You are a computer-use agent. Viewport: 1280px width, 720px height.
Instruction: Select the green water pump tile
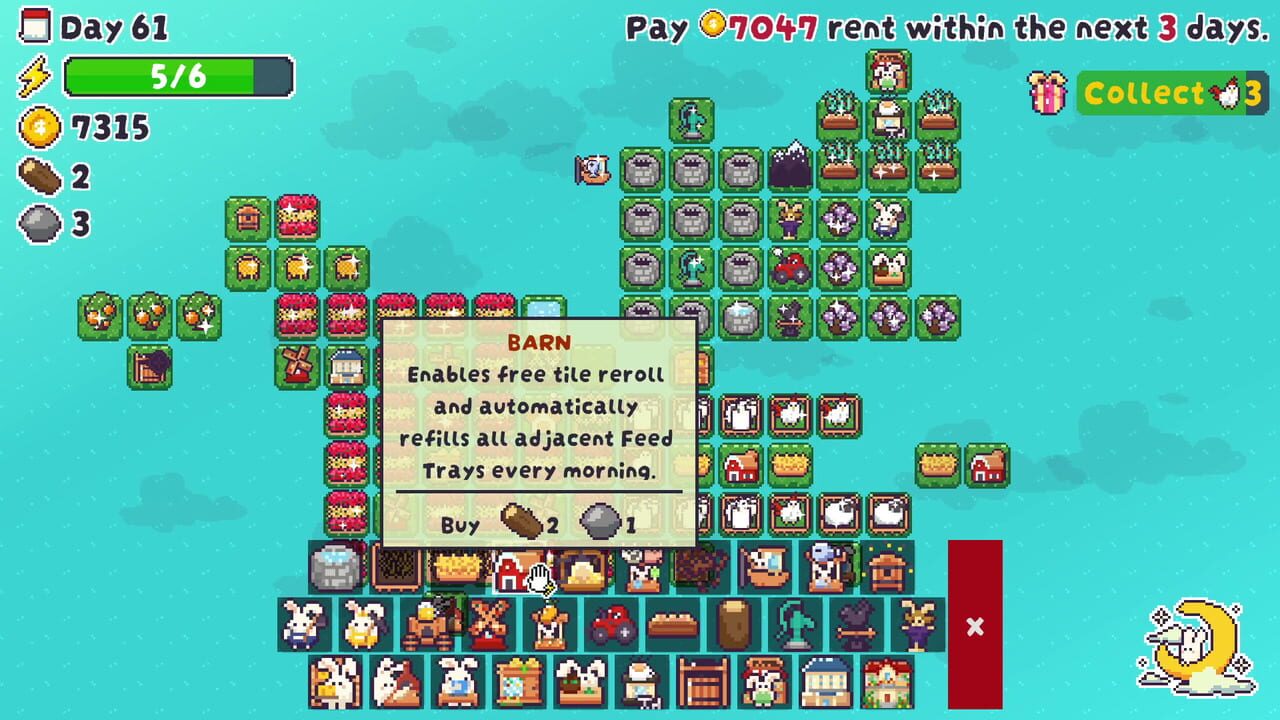pos(792,627)
